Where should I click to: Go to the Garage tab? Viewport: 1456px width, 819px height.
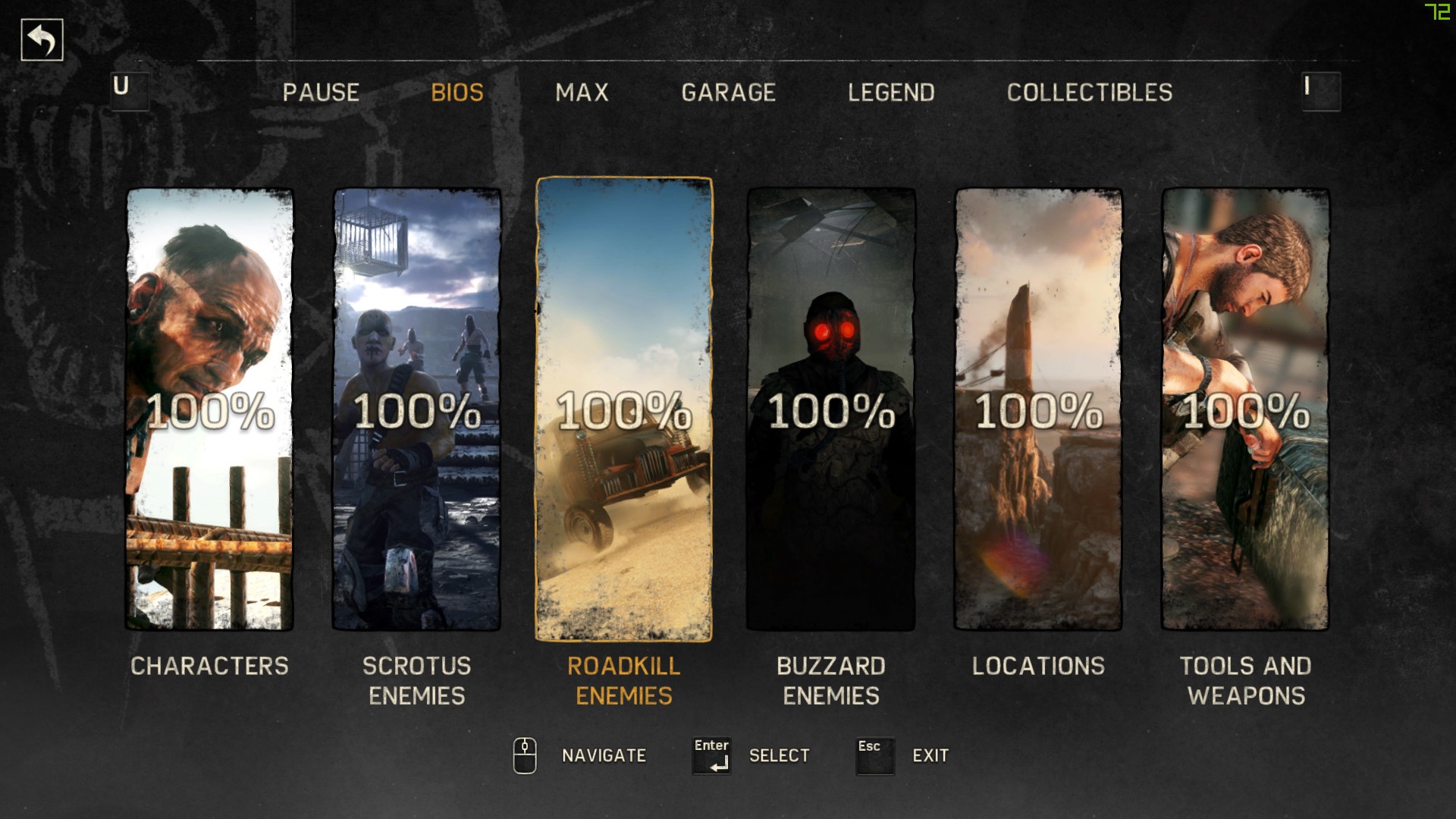coord(728,93)
